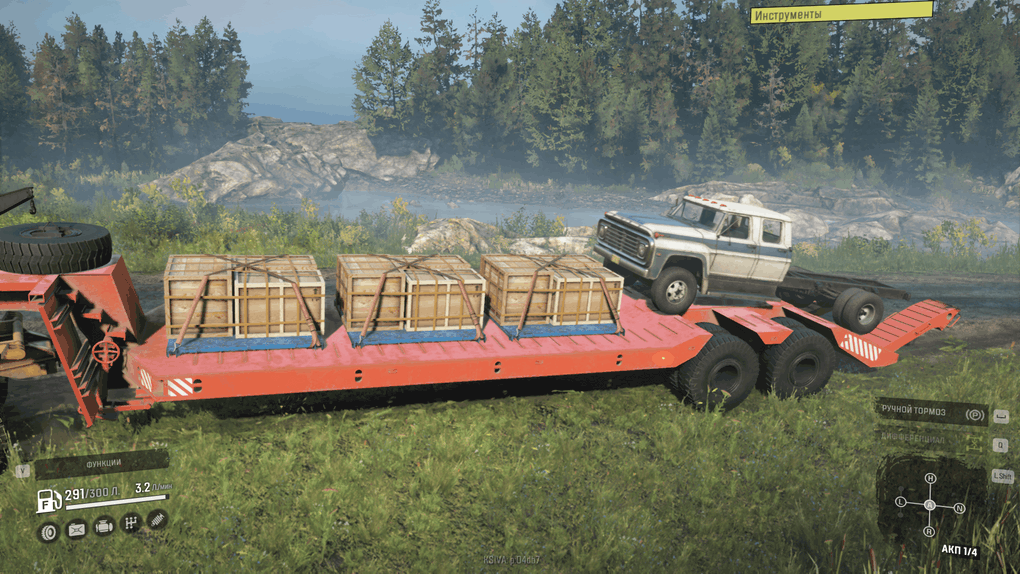Viewport: 1020px width, 574px height.
Task: Select A automatic gear in selector center
Action: tap(930, 504)
